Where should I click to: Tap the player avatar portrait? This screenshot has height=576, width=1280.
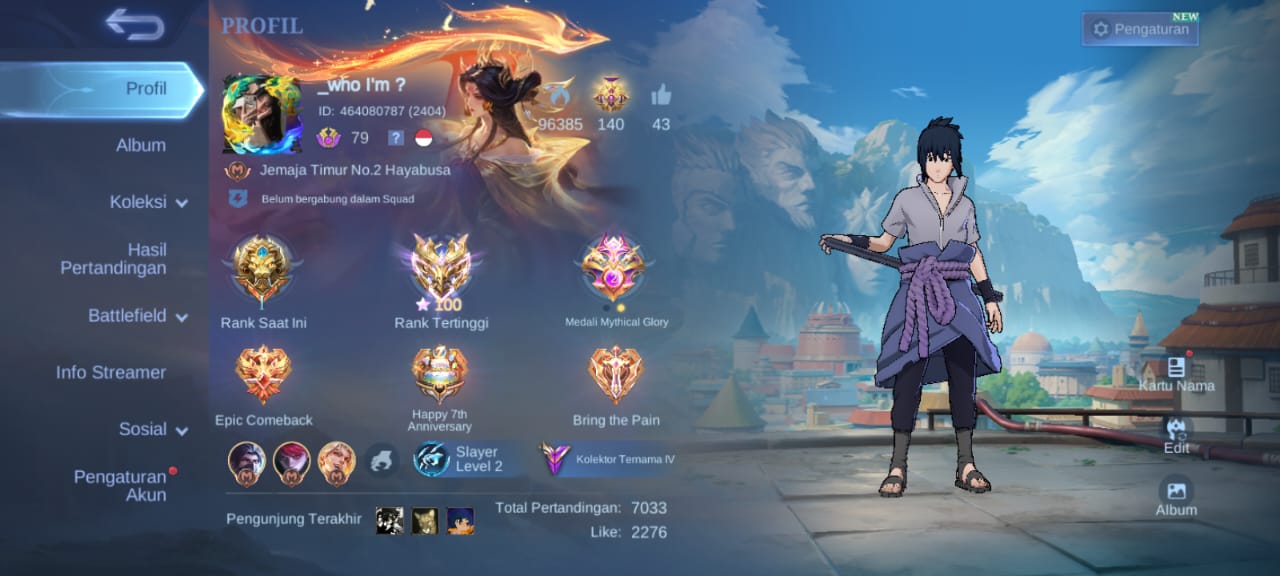(x=261, y=114)
